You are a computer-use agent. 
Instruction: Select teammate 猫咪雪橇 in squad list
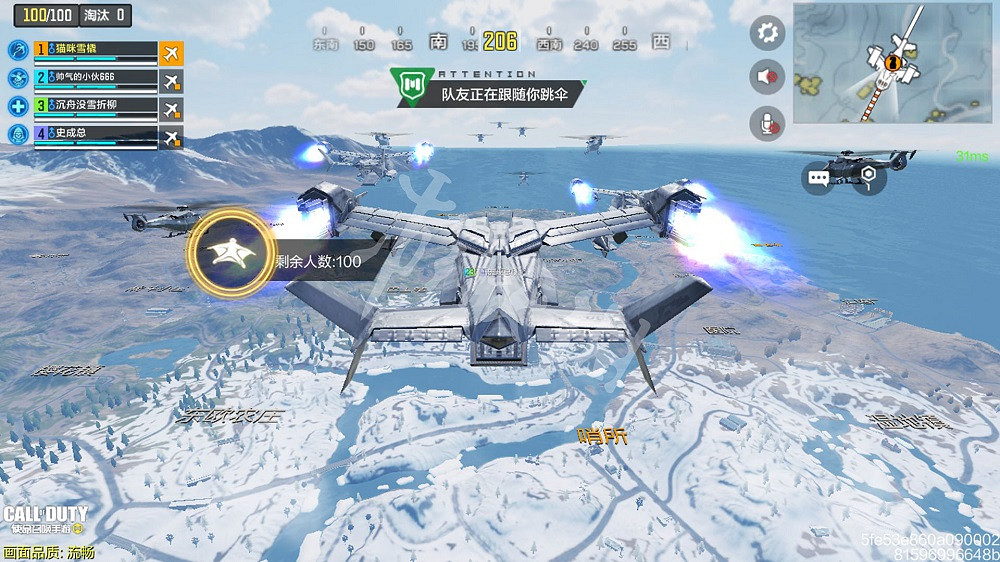click(96, 50)
